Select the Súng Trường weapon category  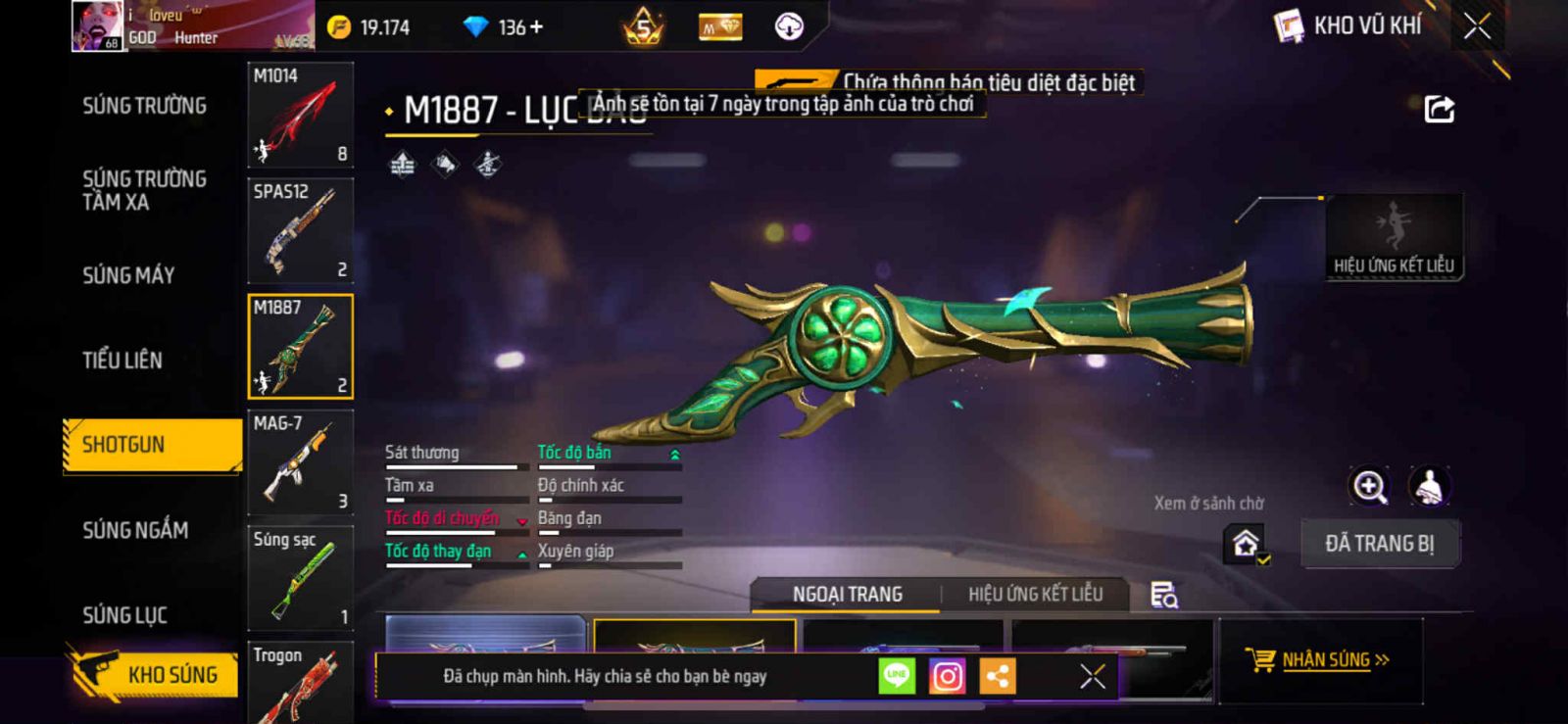(144, 106)
